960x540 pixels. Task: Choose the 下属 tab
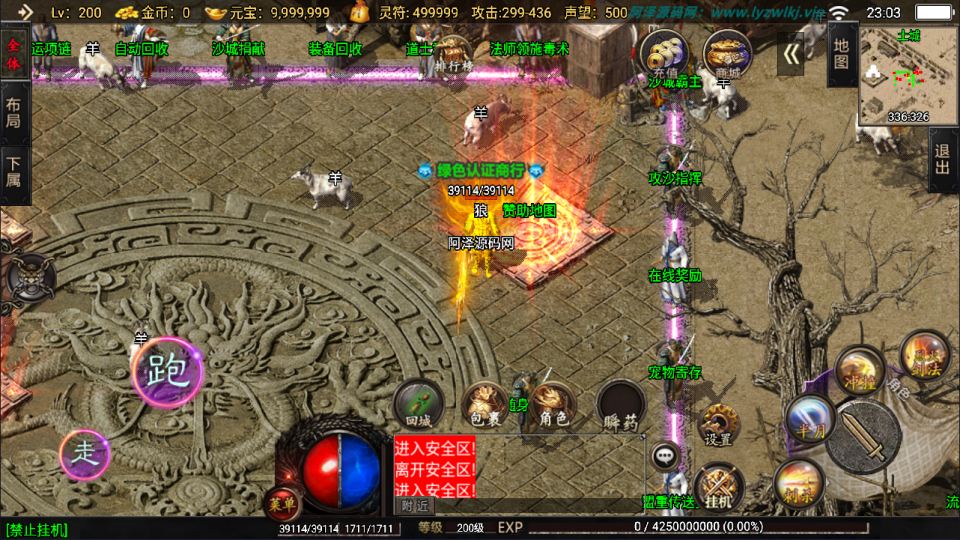tap(14, 171)
